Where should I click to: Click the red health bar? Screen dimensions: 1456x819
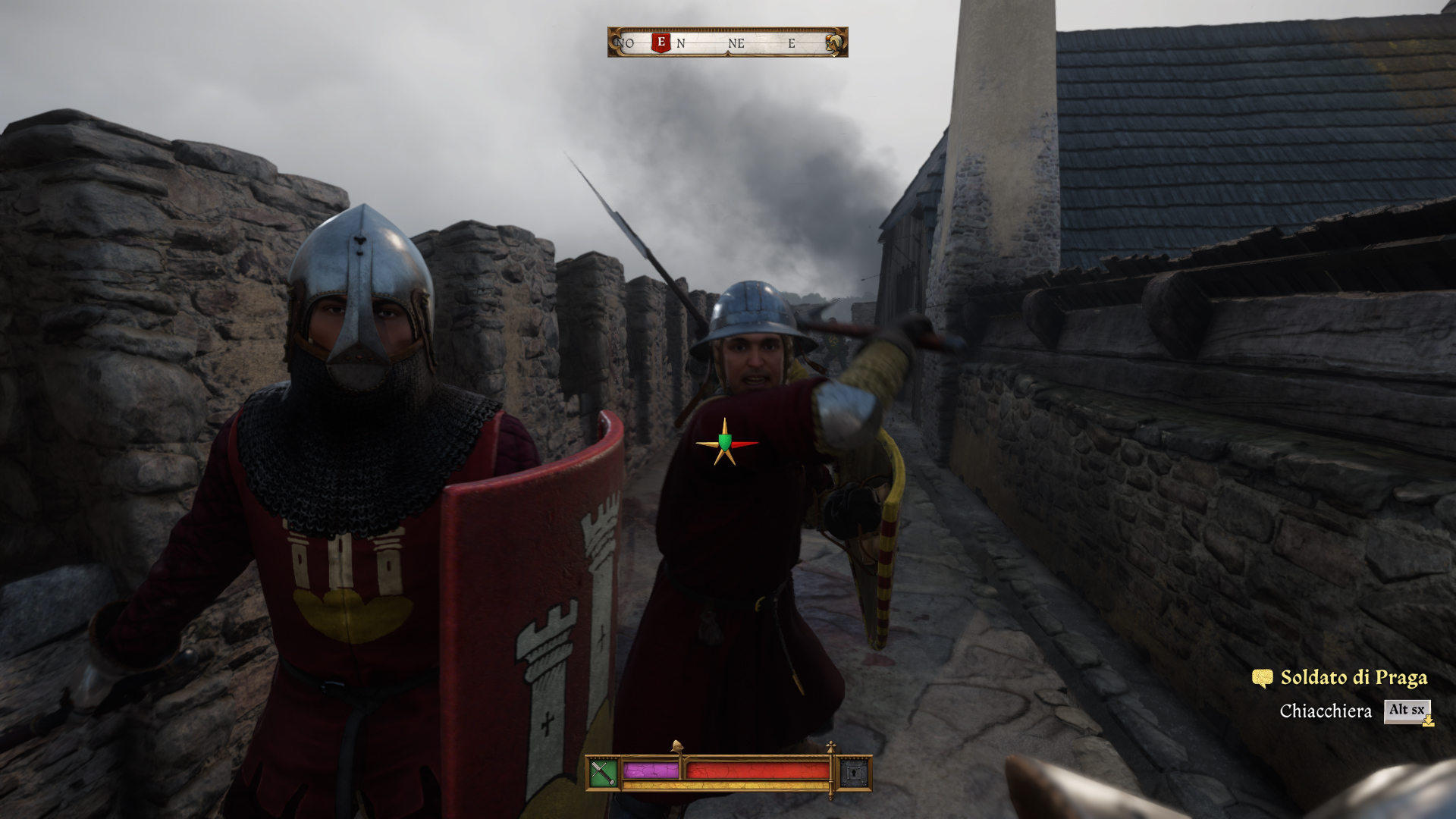[758, 770]
